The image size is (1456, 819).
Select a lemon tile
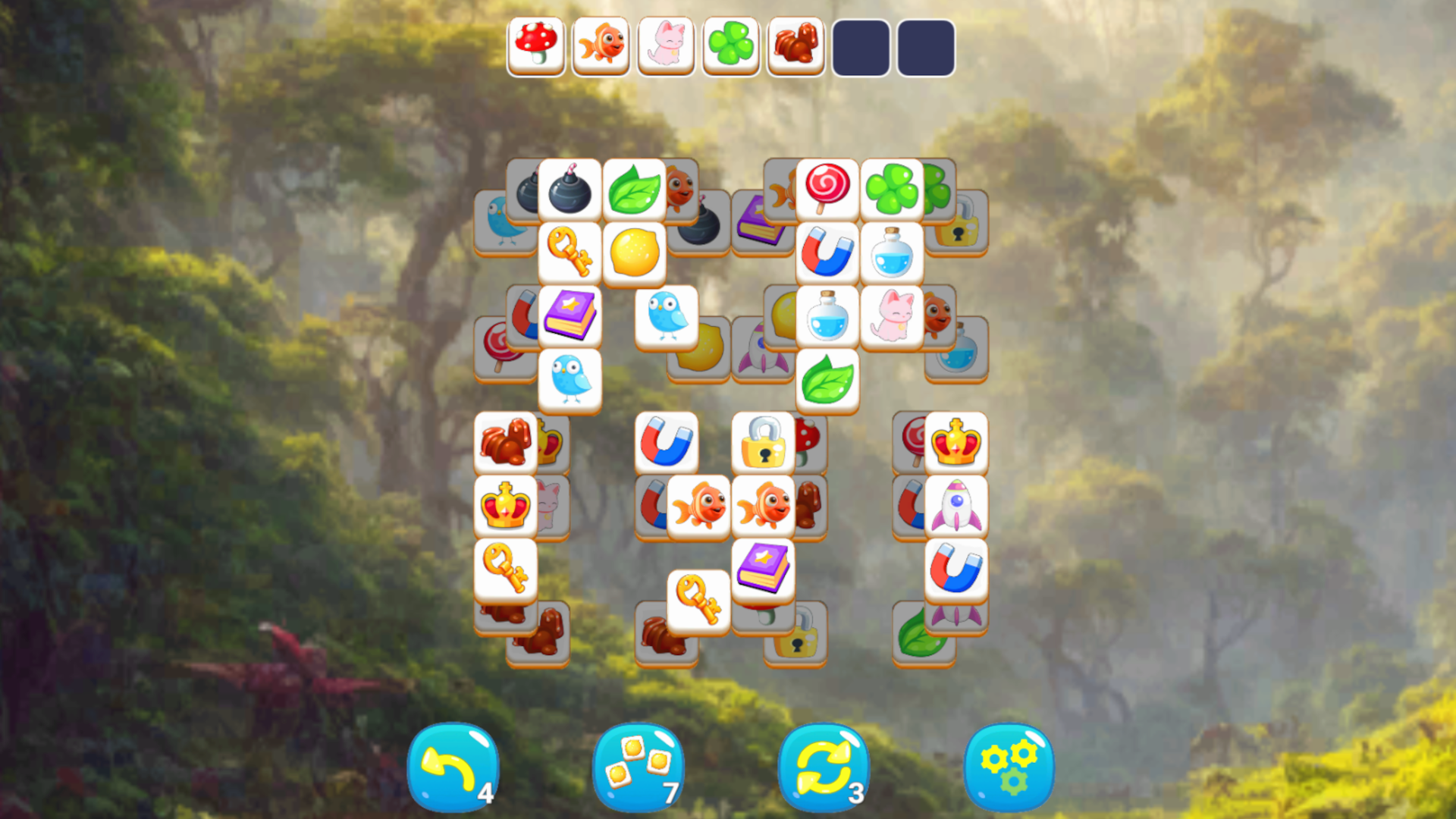pos(635,253)
